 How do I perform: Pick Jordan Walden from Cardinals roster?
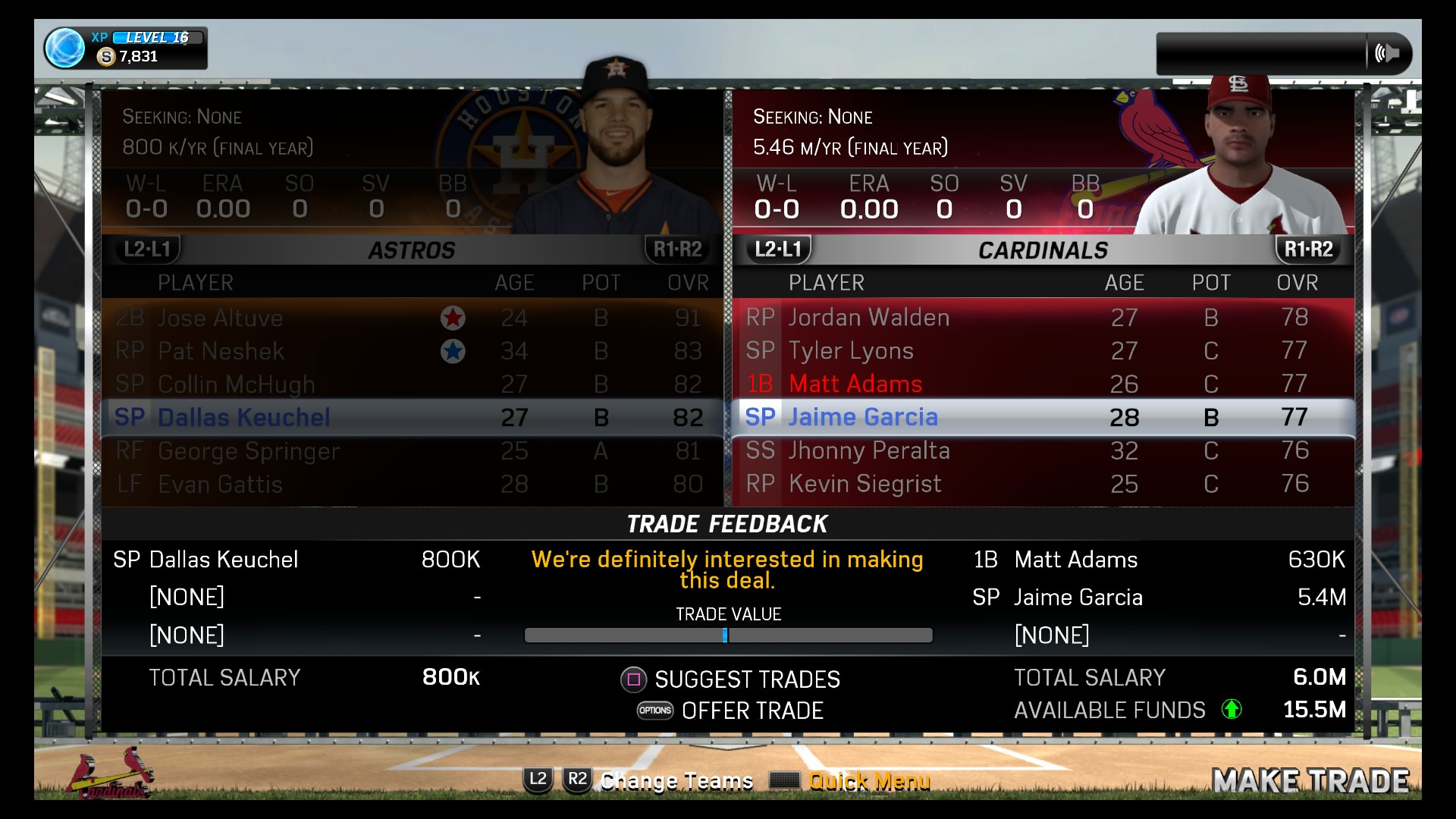coord(868,317)
